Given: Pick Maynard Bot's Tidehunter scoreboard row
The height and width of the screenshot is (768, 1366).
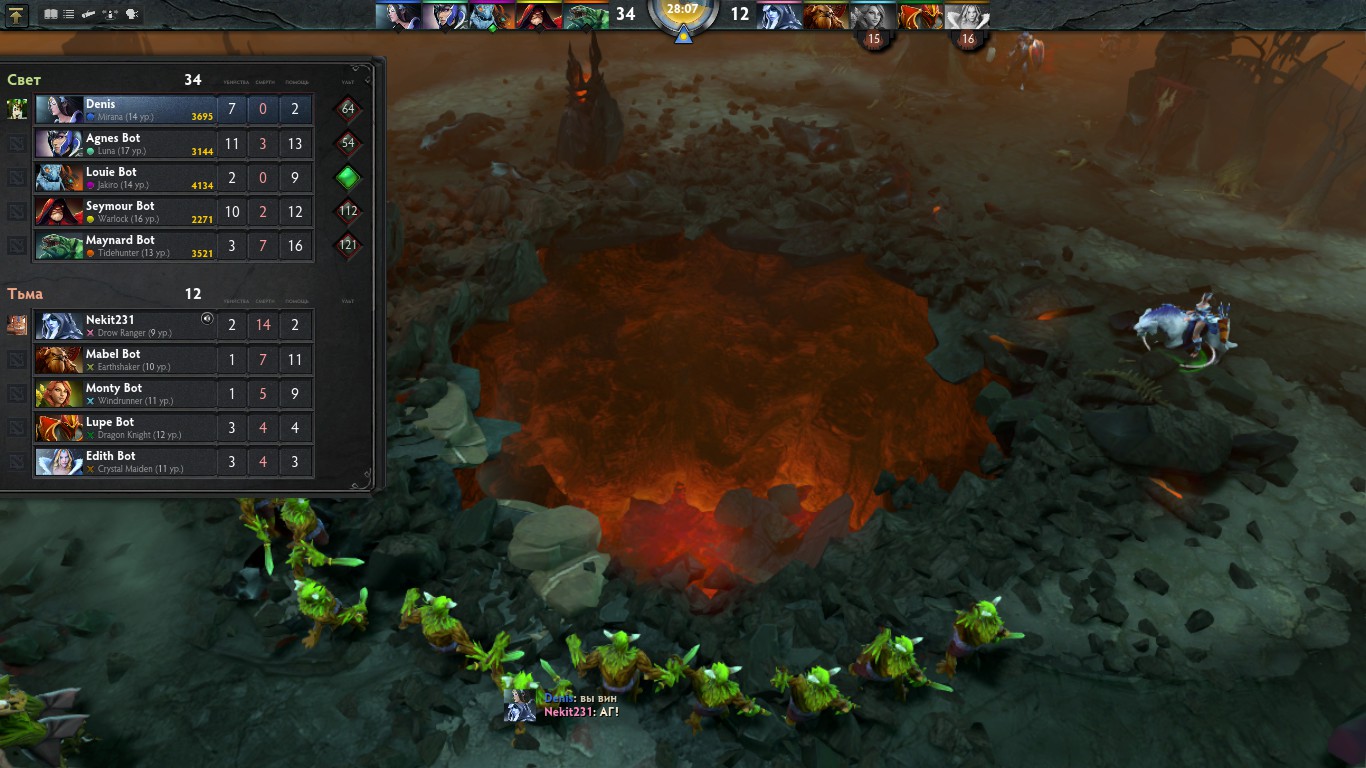Looking at the screenshot, I should coord(125,245).
